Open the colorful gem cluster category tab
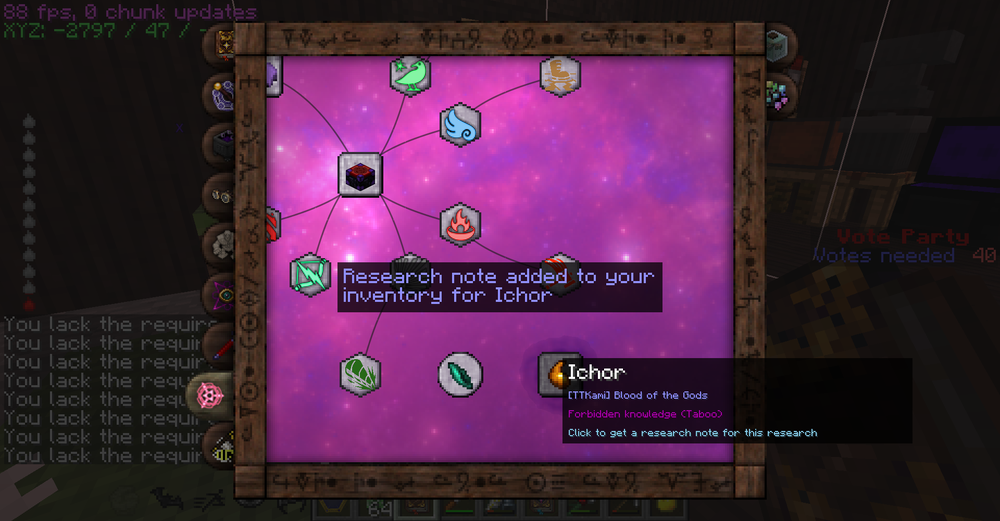Screen dimensions: 1000x521 pyautogui.click(x=777, y=93)
